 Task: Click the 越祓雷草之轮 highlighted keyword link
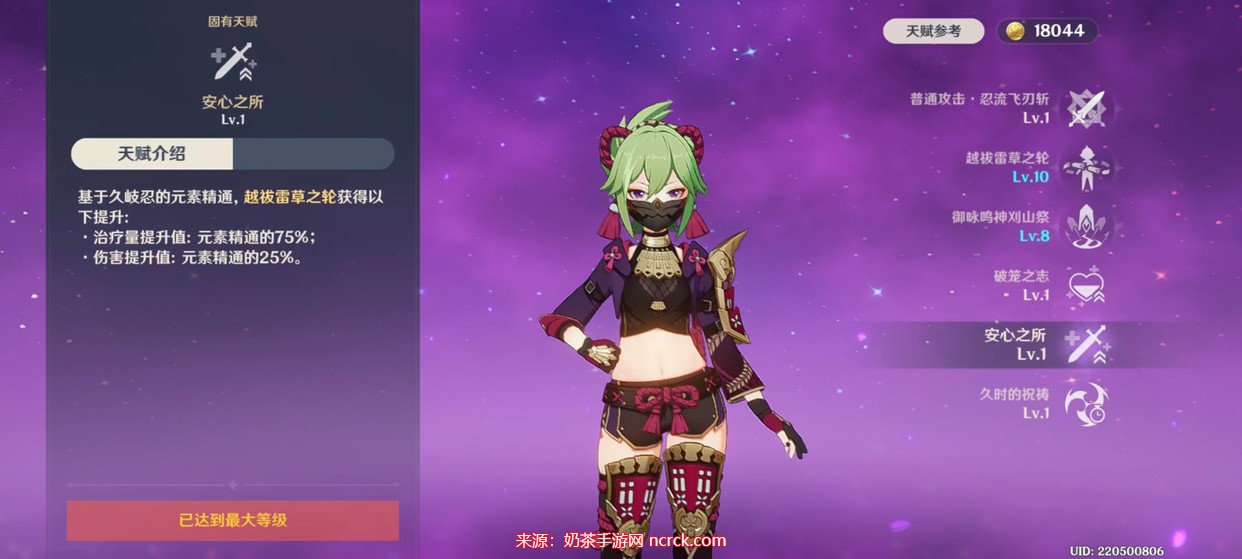pyautogui.click(x=289, y=197)
